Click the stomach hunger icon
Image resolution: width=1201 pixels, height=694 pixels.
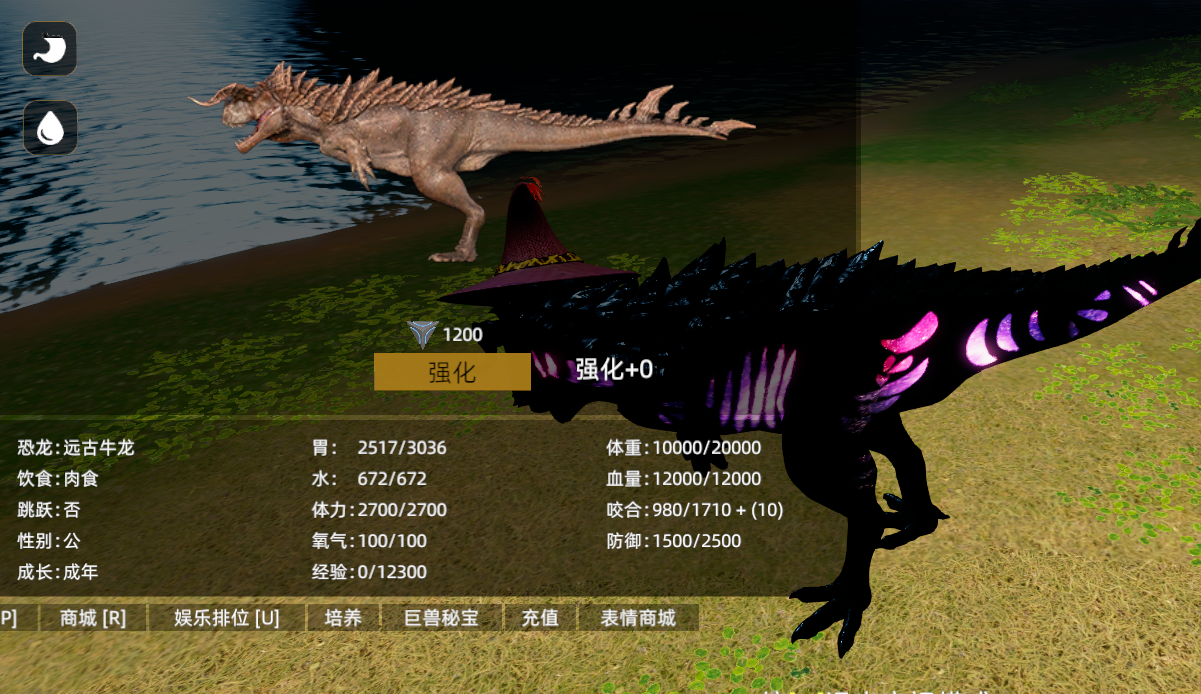(x=50, y=49)
